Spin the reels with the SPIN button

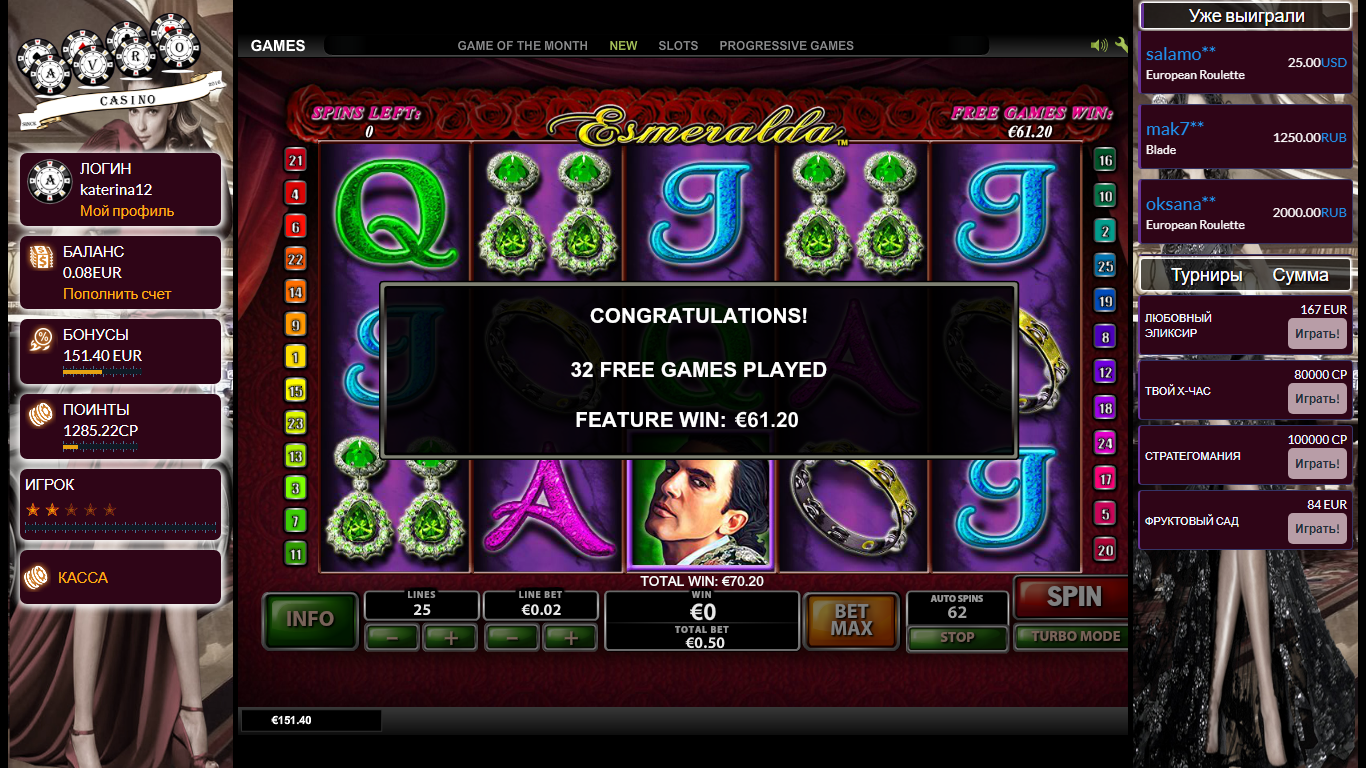(1073, 598)
